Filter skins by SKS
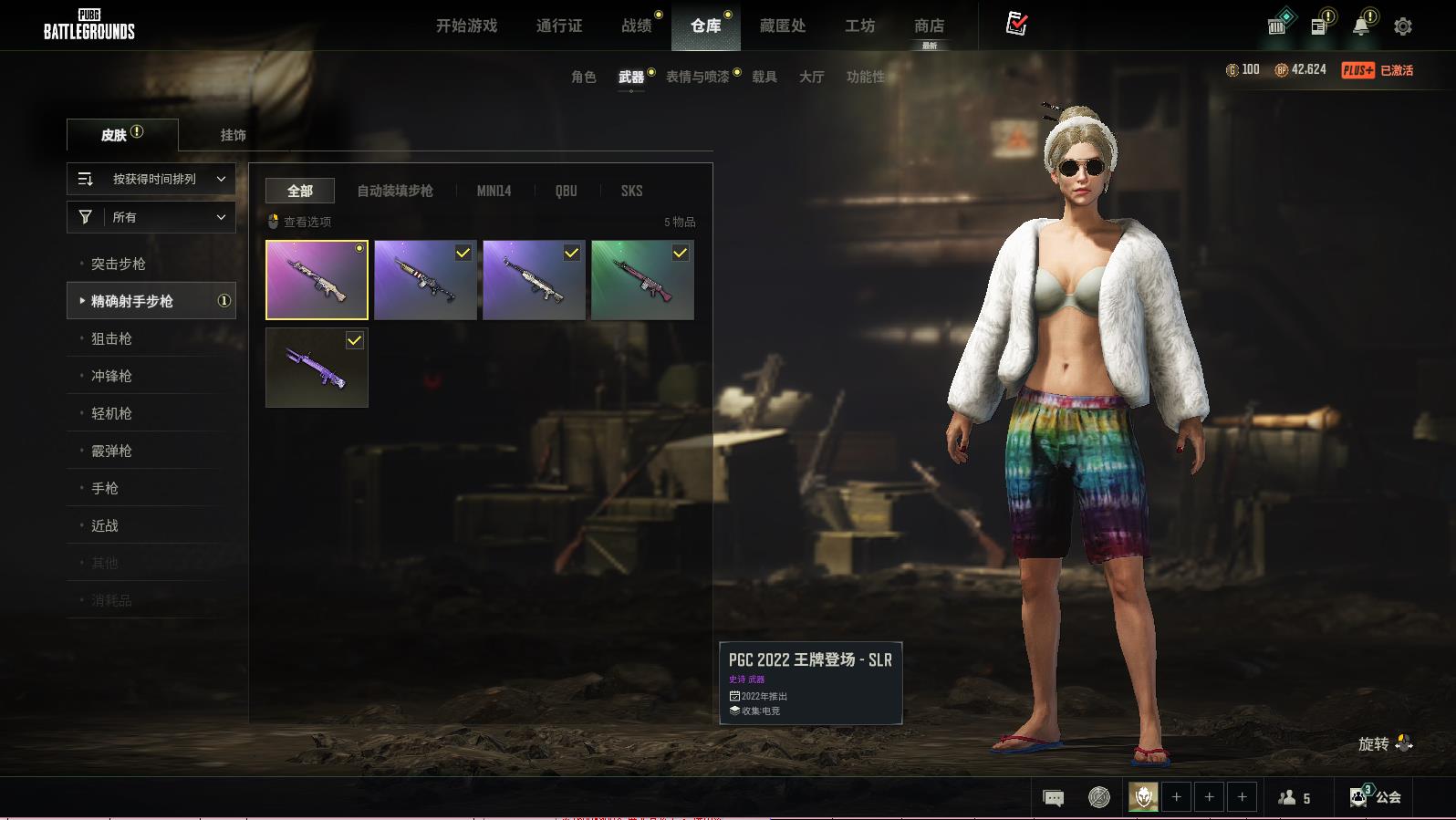The height and width of the screenshot is (820, 1456). pos(631,191)
